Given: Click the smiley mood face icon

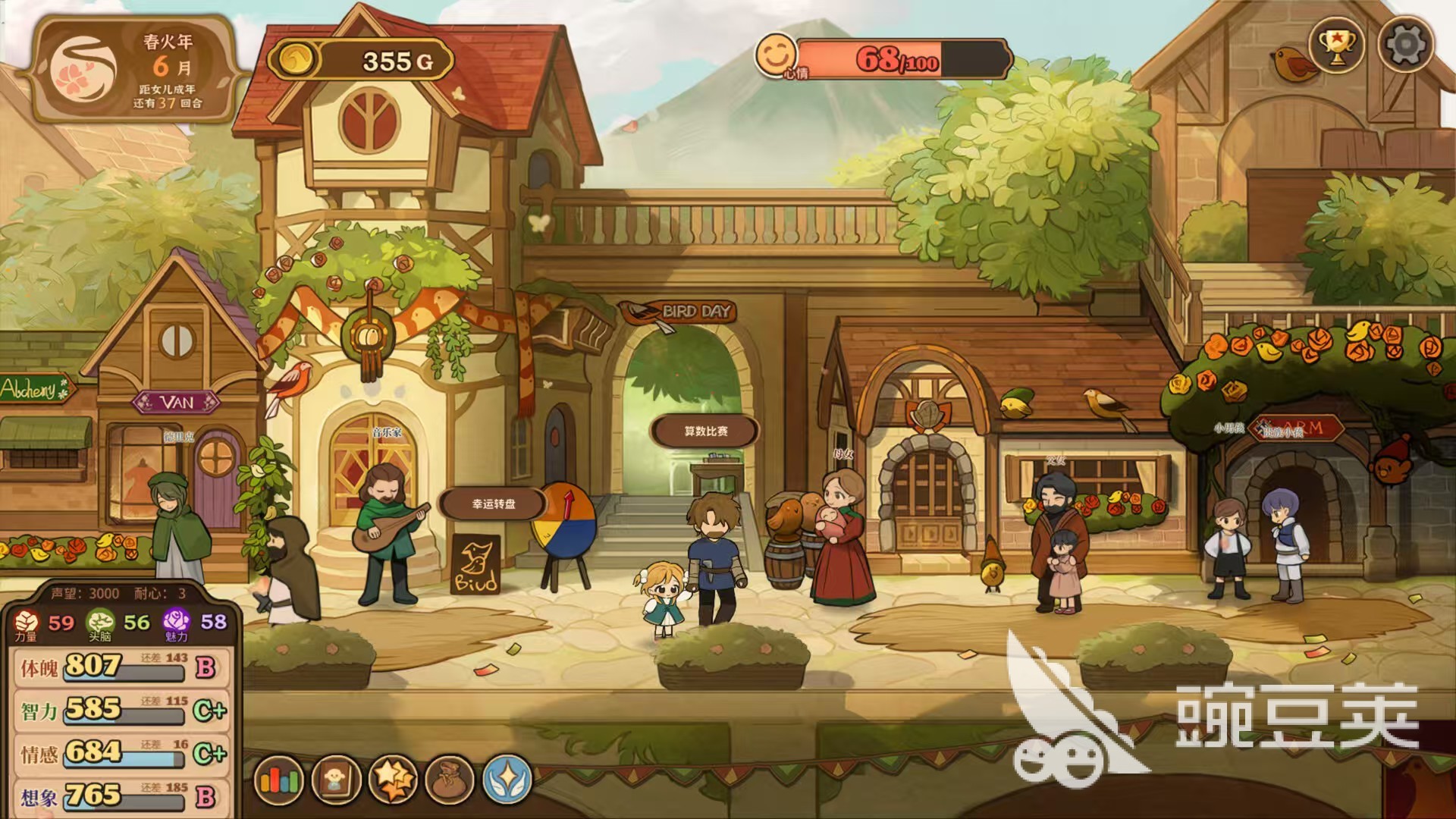Looking at the screenshot, I should 775,55.
